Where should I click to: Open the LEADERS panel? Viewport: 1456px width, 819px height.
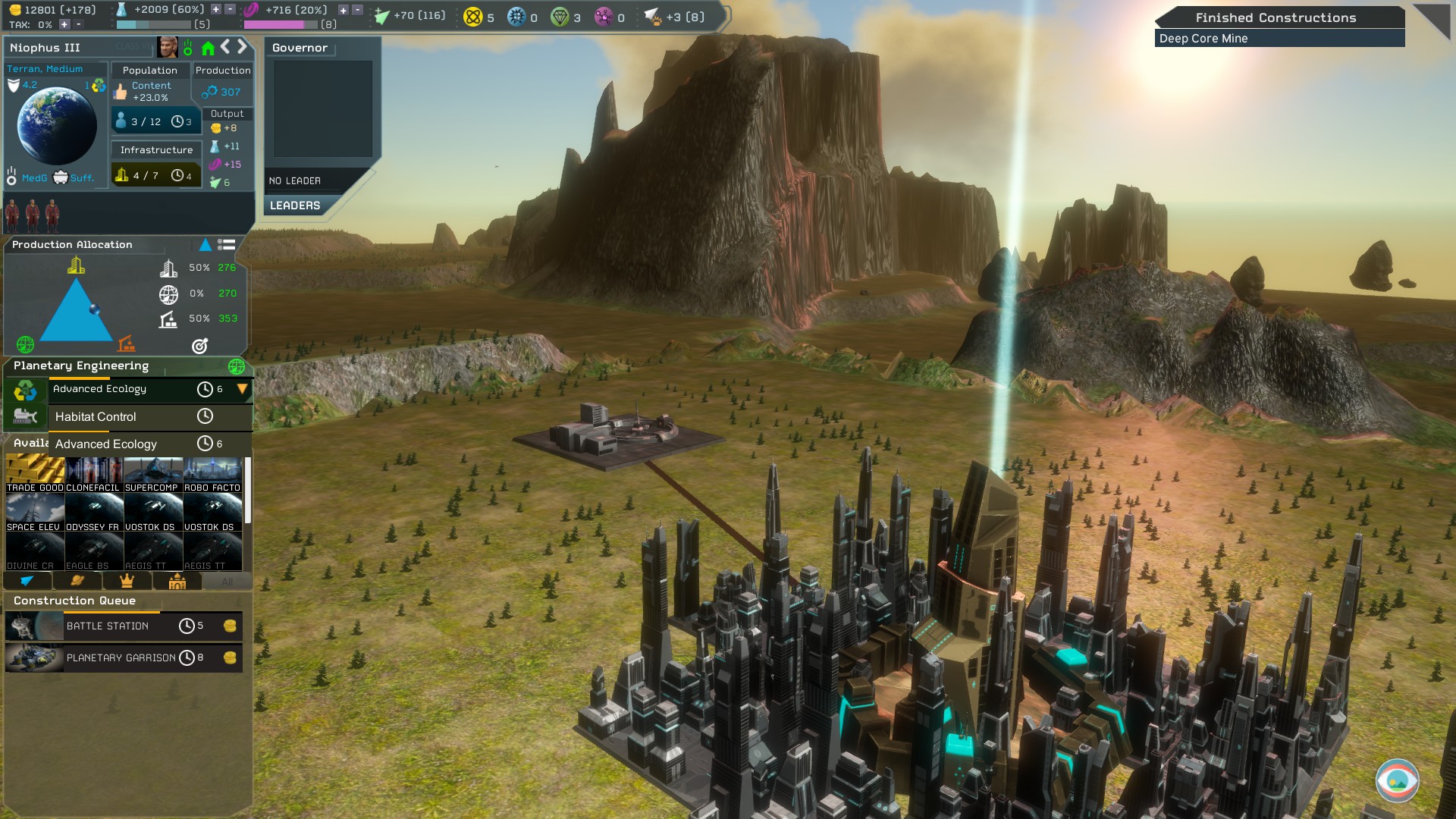point(295,206)
